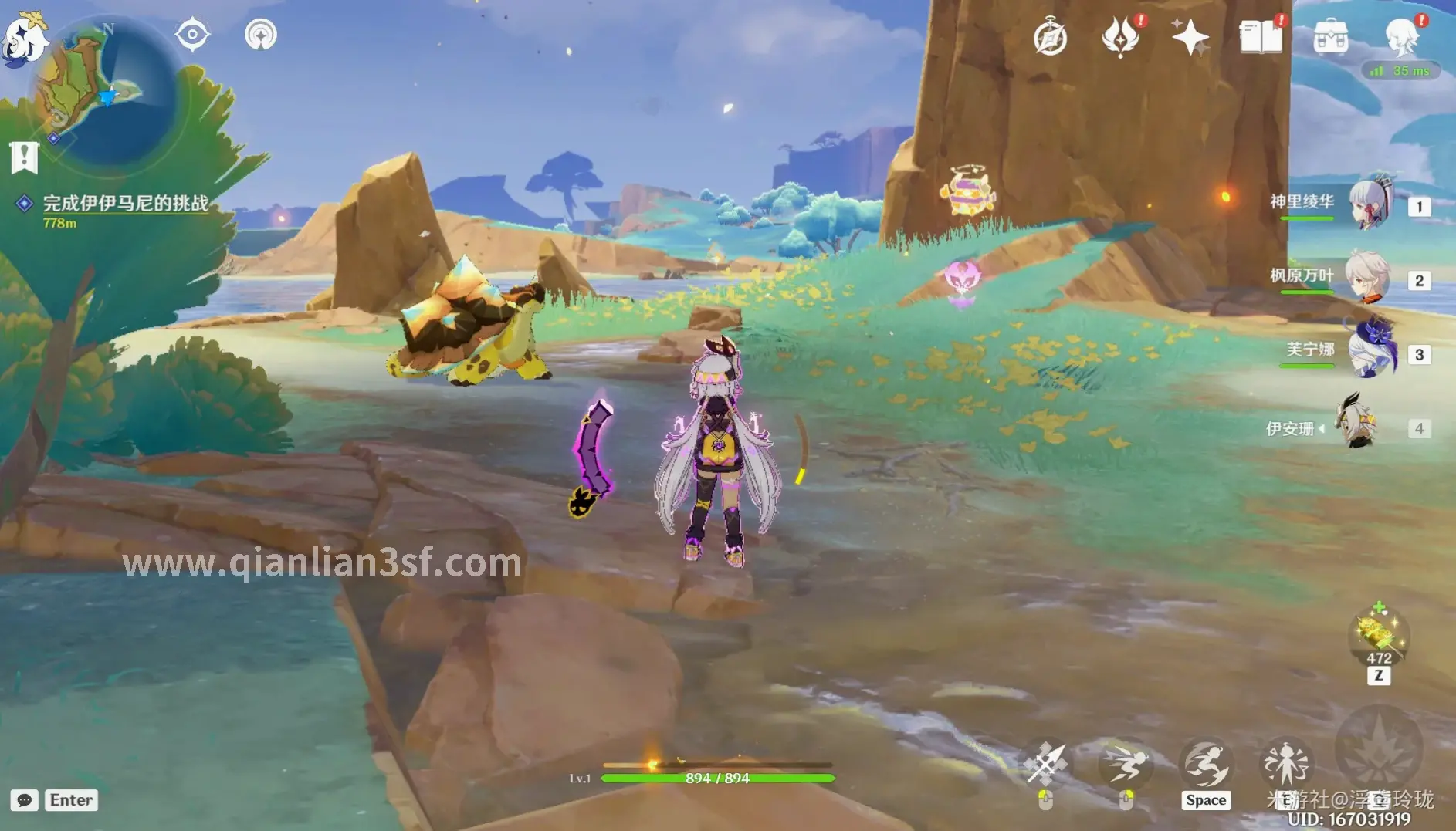Select the tracked quest 完成伊伊马尼的挑战
1456x831 pixels.
click(x=125, y=204)
